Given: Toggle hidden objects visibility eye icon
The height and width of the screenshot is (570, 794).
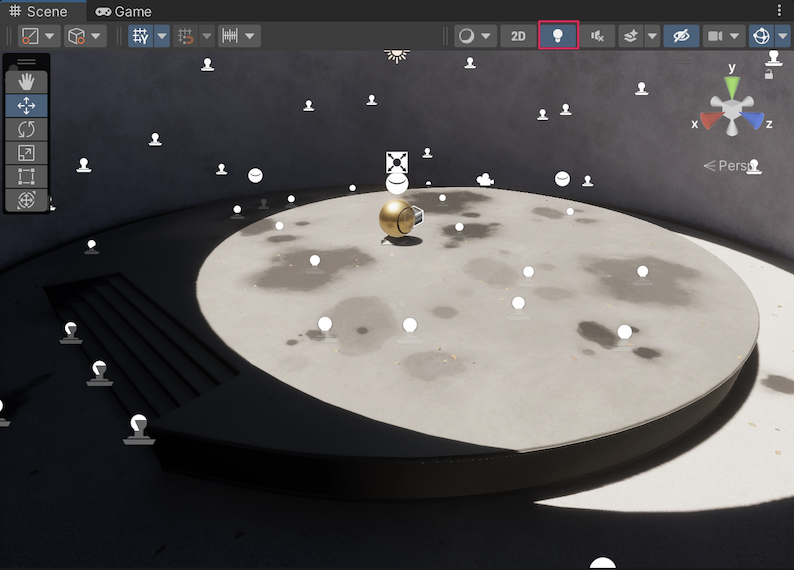Looking at the screenshot, I should coord(681,36).
